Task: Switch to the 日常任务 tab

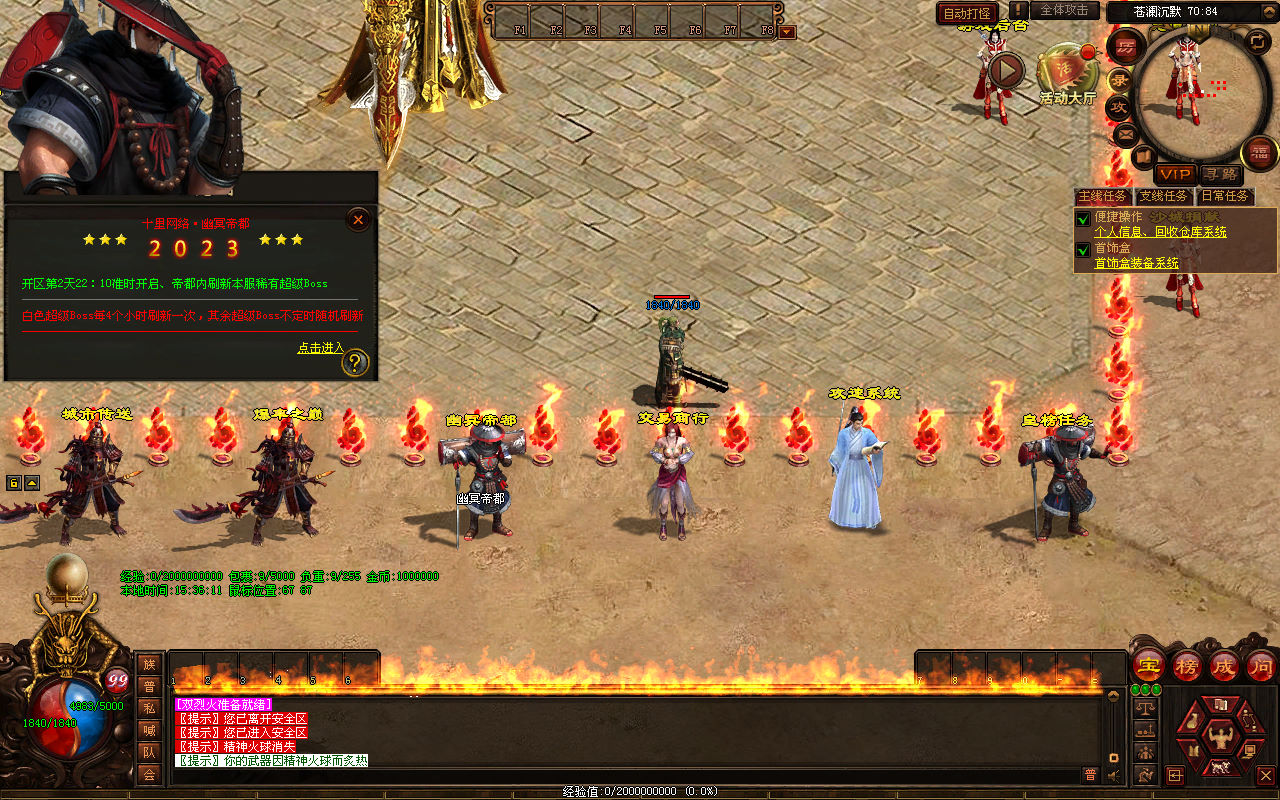Action: tap(1225, 196)
